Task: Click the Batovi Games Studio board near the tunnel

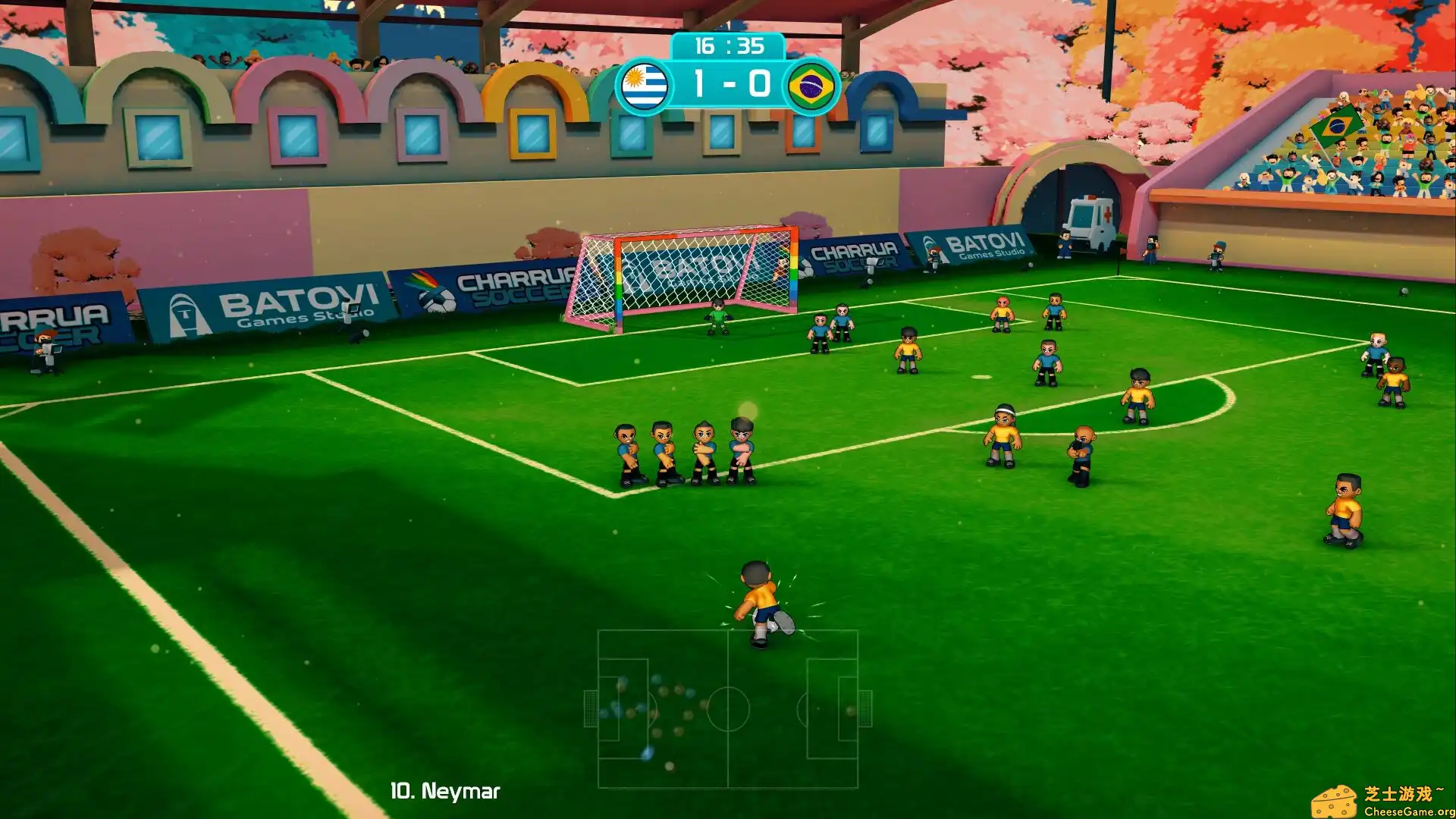Action: coord(986,244)
